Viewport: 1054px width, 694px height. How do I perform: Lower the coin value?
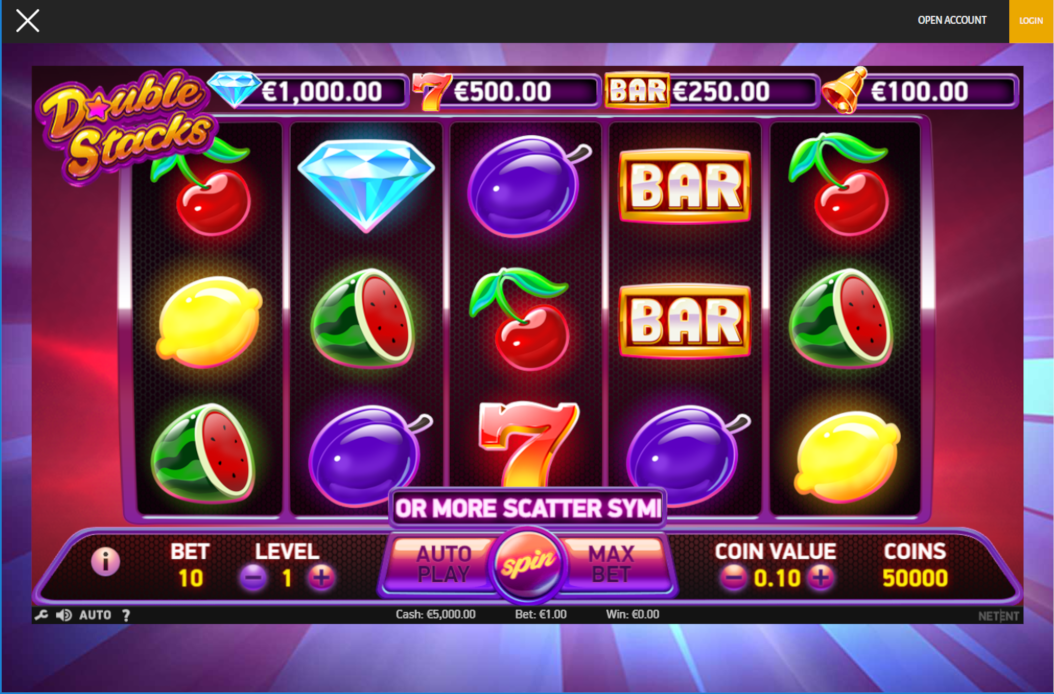[734, 577]
